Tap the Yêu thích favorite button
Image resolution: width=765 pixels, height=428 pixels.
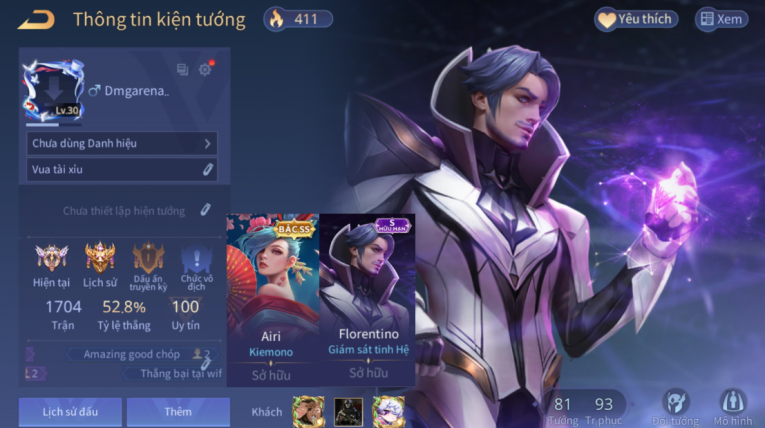click(x=636, y=19)
